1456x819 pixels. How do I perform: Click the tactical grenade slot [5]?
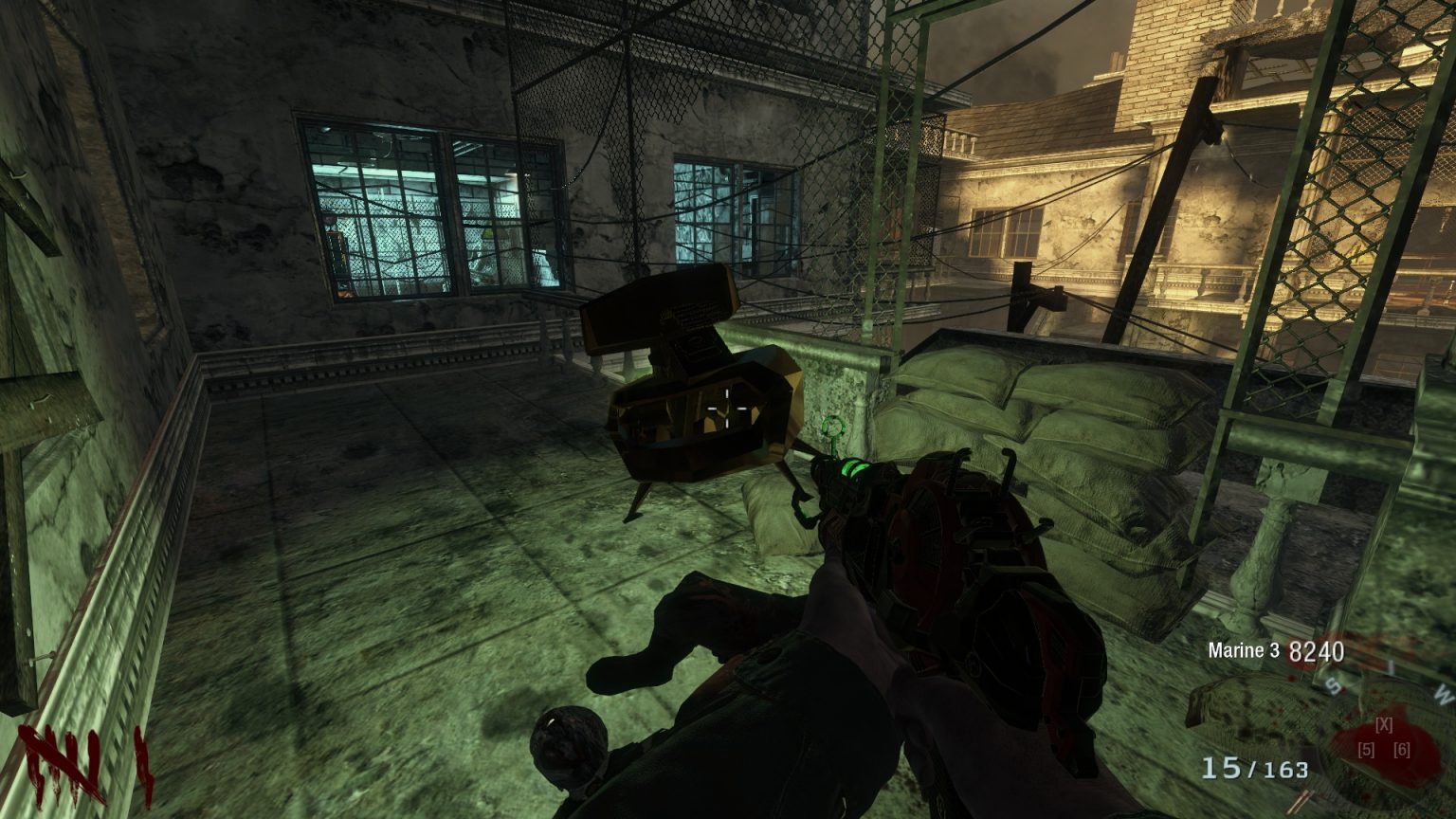1368,750
